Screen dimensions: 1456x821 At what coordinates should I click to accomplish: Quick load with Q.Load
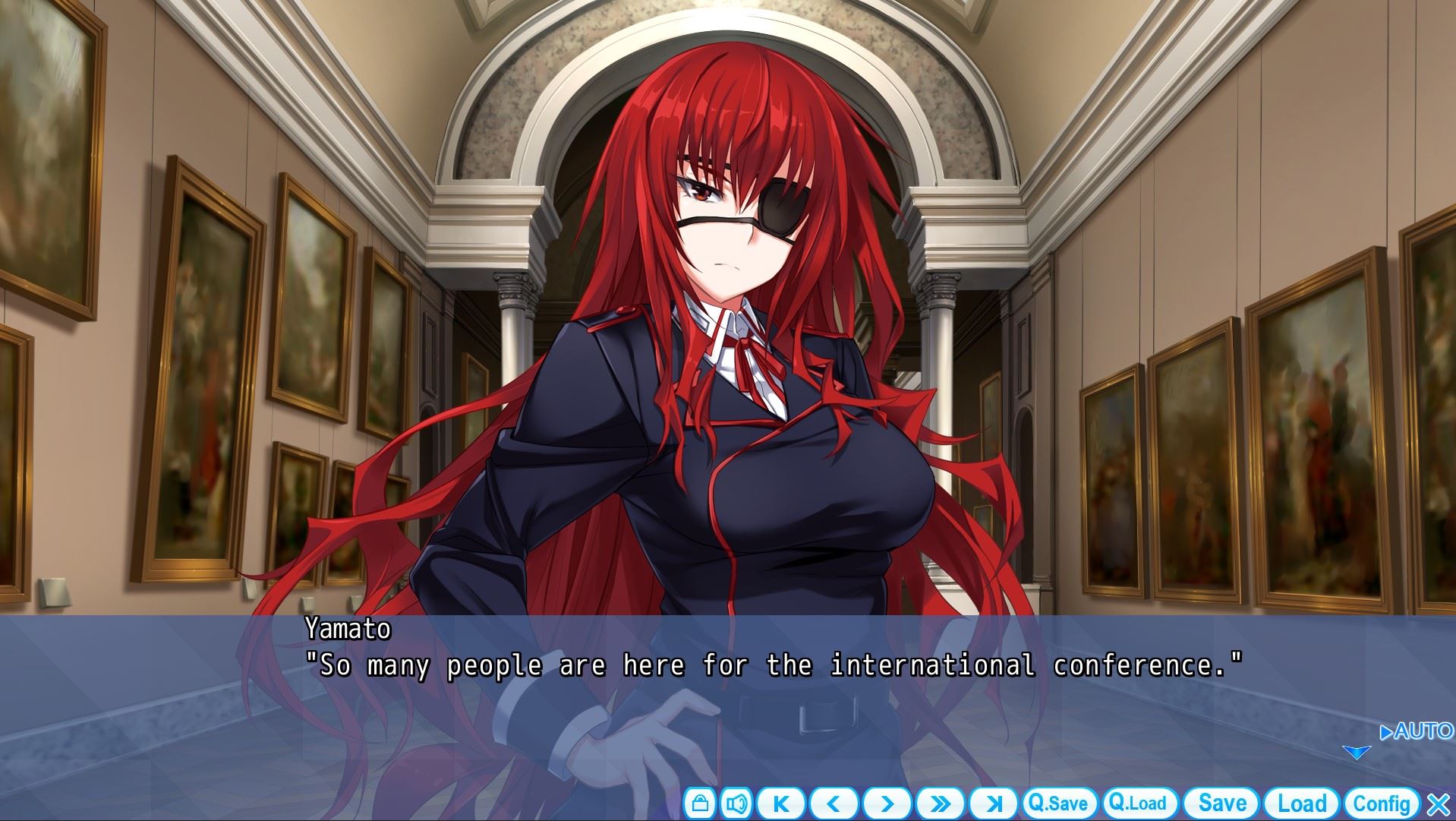point(1138,804)
